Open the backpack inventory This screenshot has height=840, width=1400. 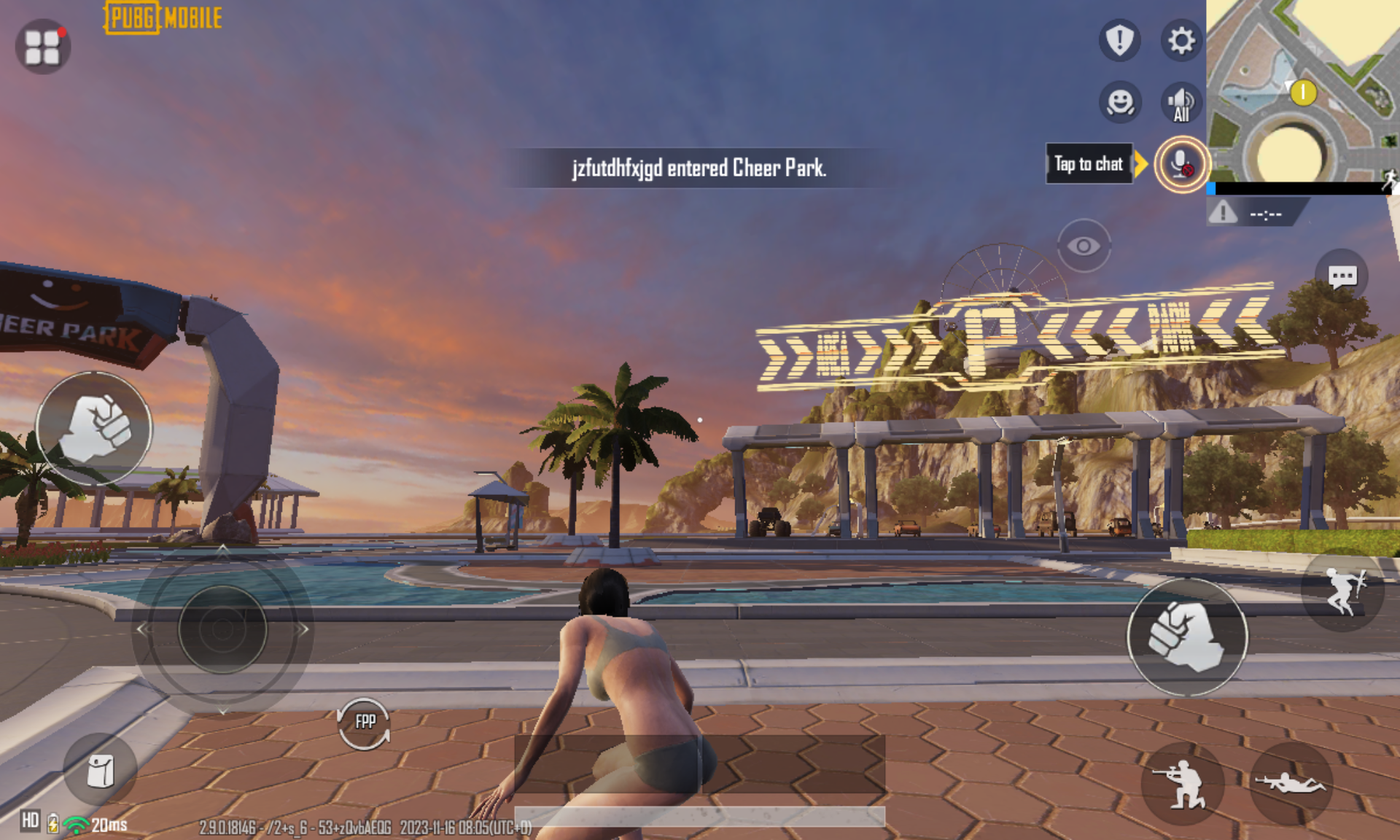100,771
